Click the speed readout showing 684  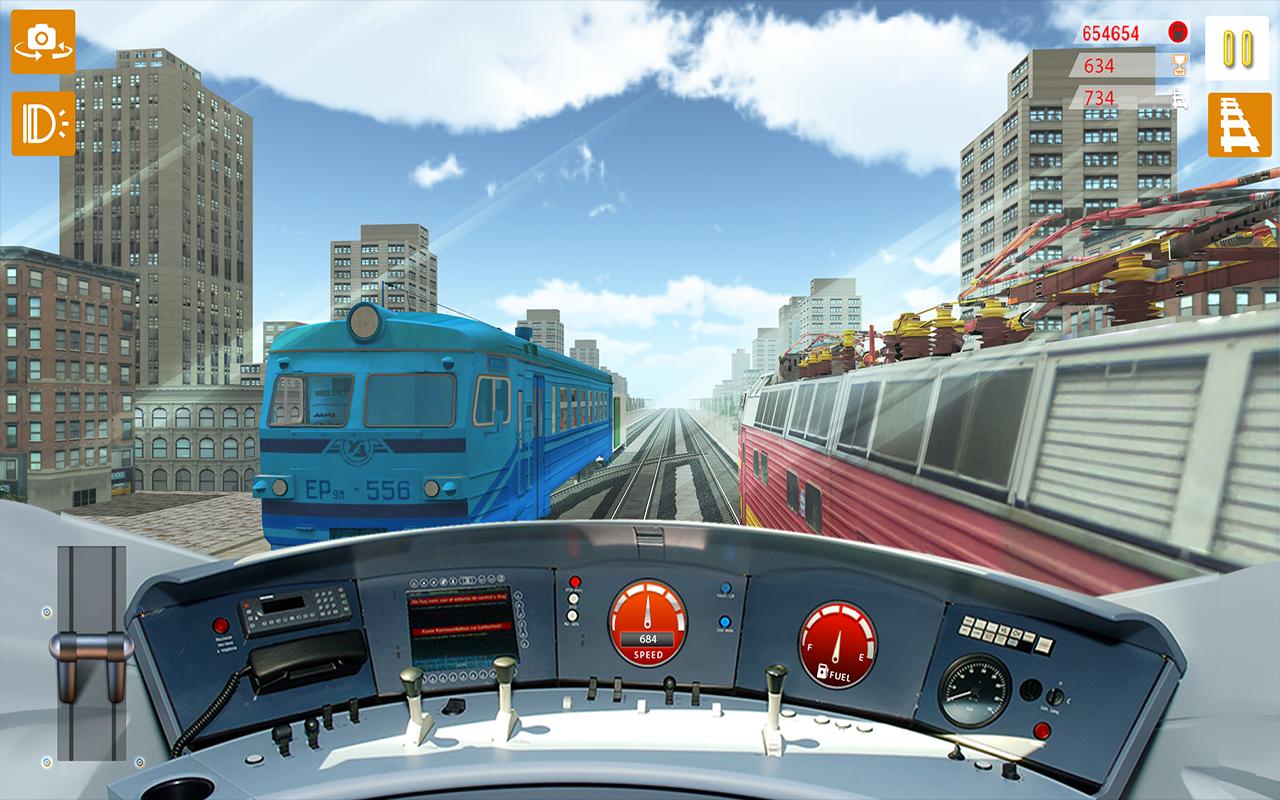tap(649, 638)
